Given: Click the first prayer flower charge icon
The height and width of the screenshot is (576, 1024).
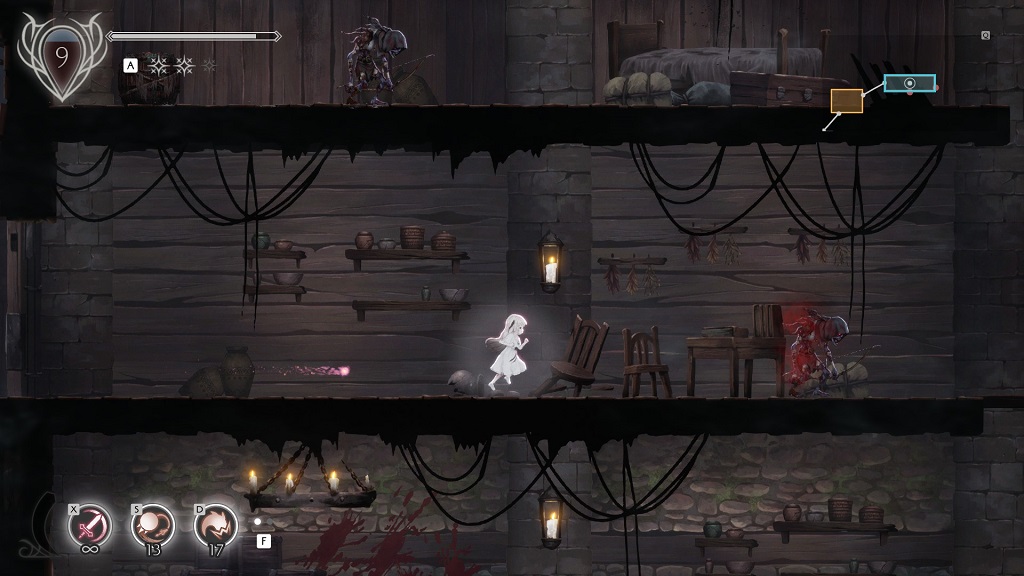Looking at the screenshot, I should point(158,66).
